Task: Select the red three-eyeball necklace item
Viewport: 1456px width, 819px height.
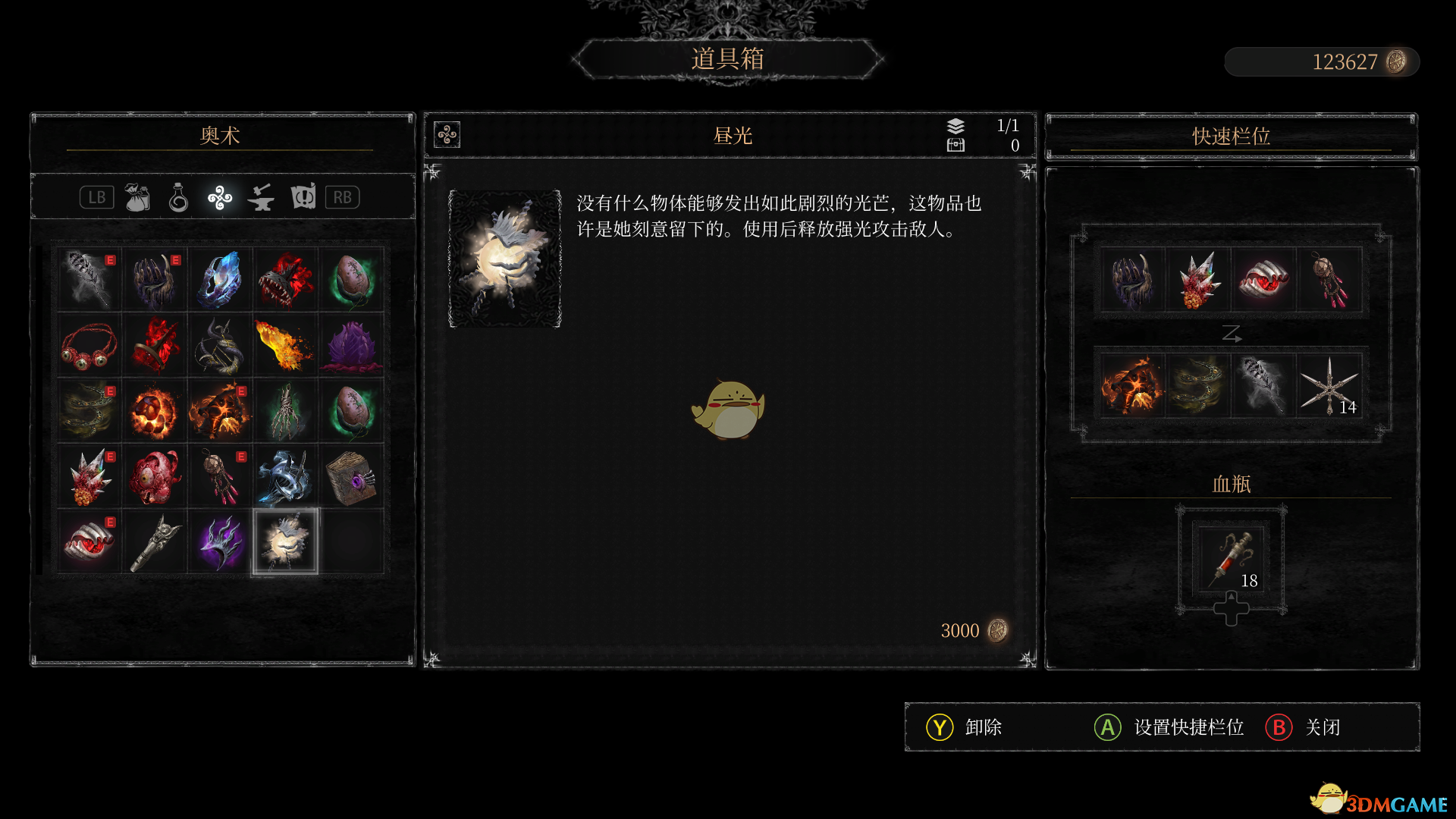Action: 89,346
